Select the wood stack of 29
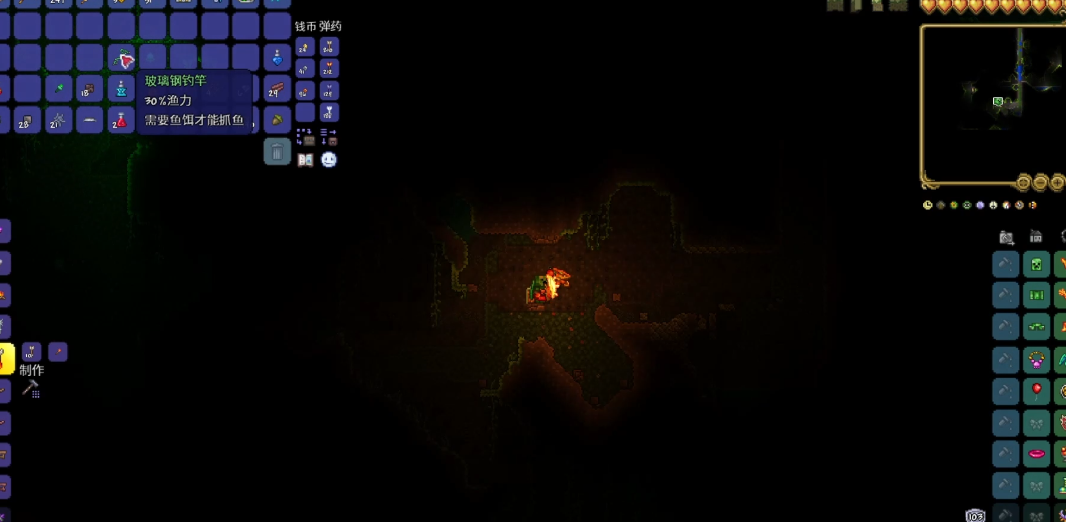The image size is (1066, 522). click(x=277, y=89)
